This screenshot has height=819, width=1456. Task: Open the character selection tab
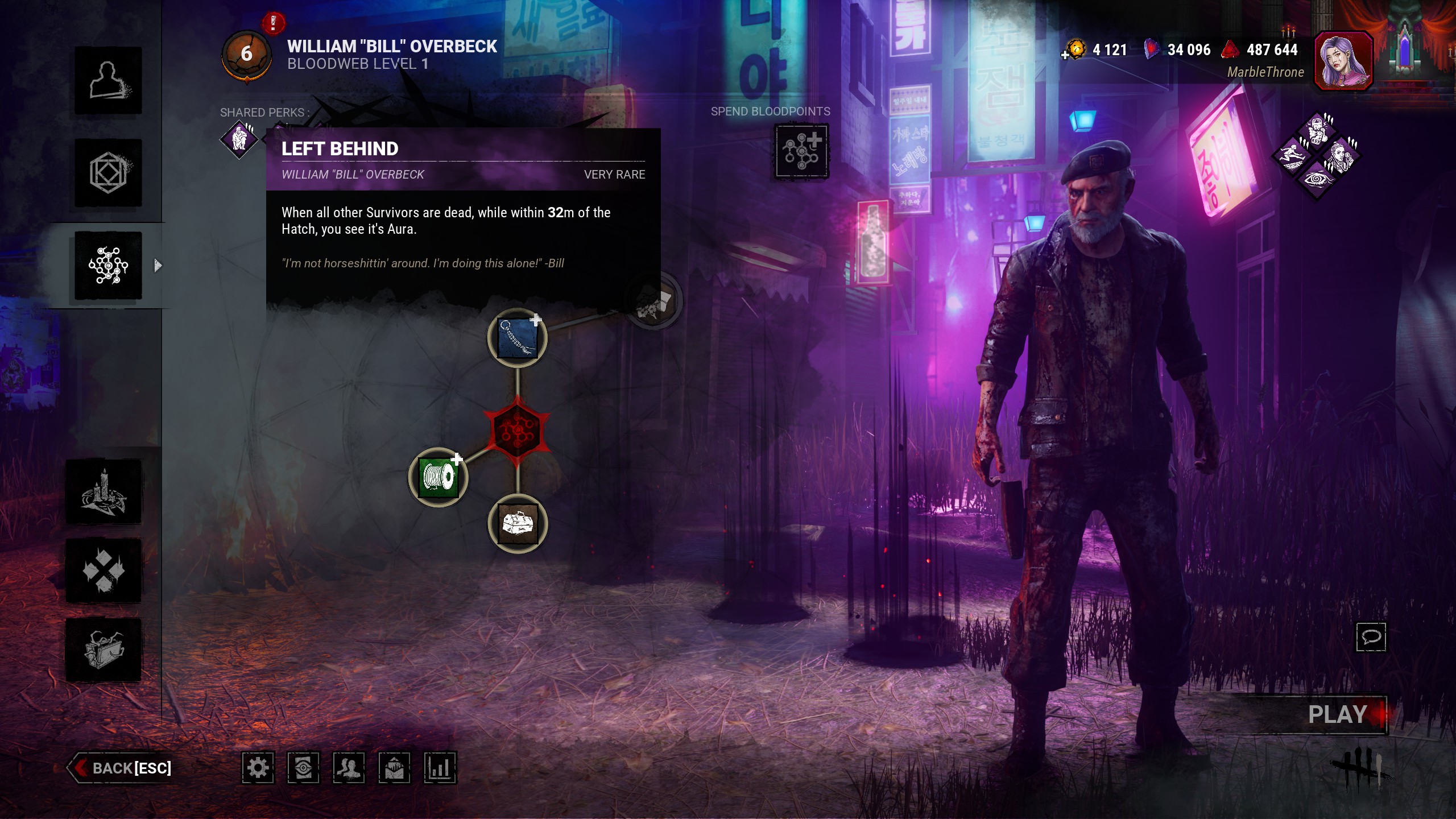click(x=108, y=80)
